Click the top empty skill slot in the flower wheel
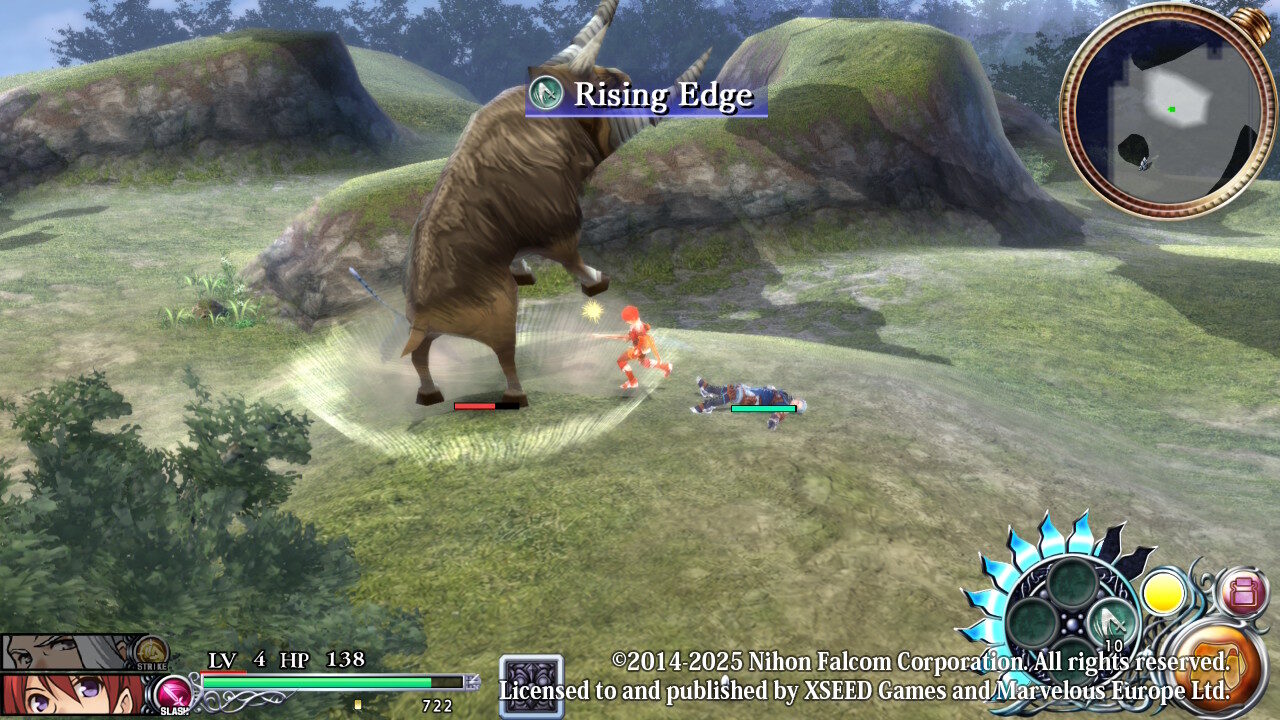The image size is (1280, 720). (x=1073, y=583)
